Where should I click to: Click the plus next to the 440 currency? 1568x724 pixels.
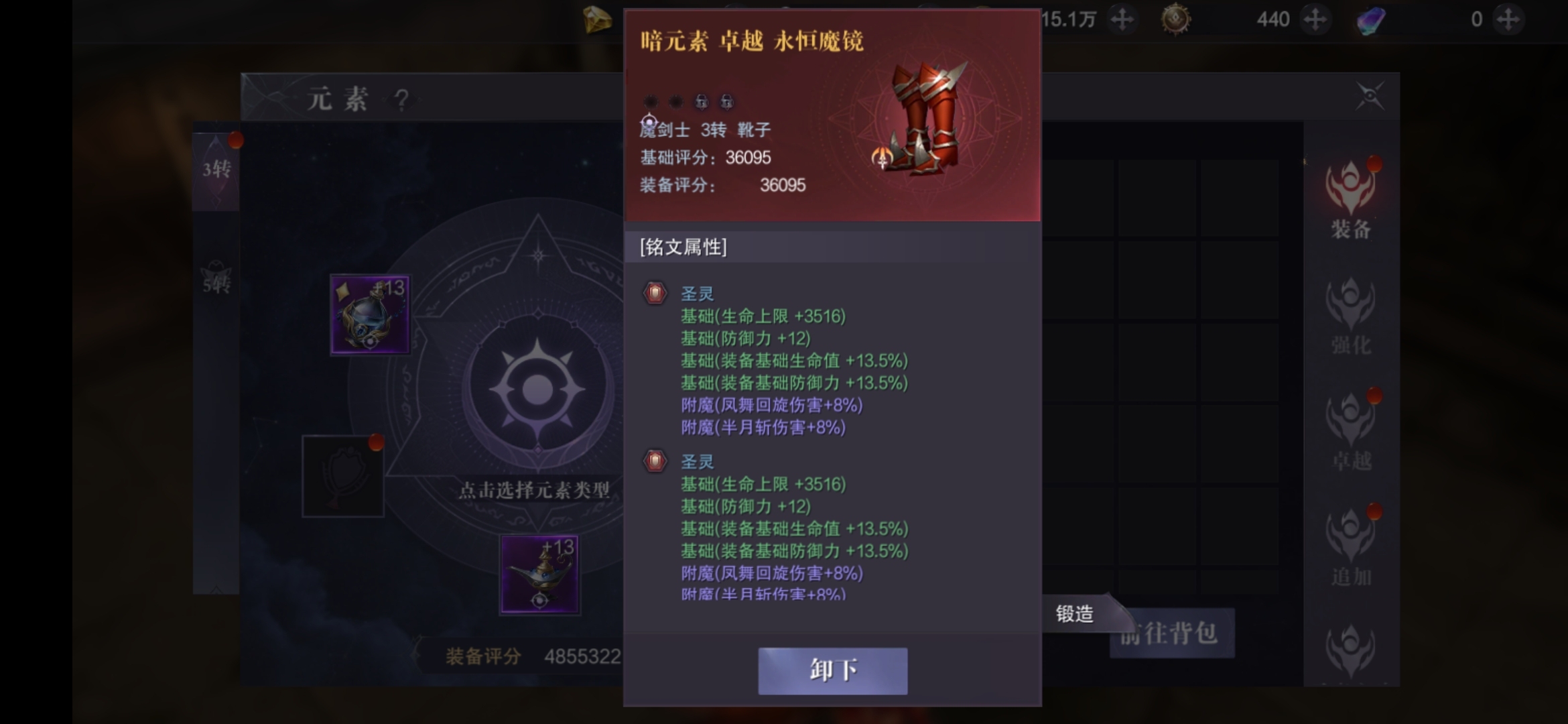[1315, 19]
